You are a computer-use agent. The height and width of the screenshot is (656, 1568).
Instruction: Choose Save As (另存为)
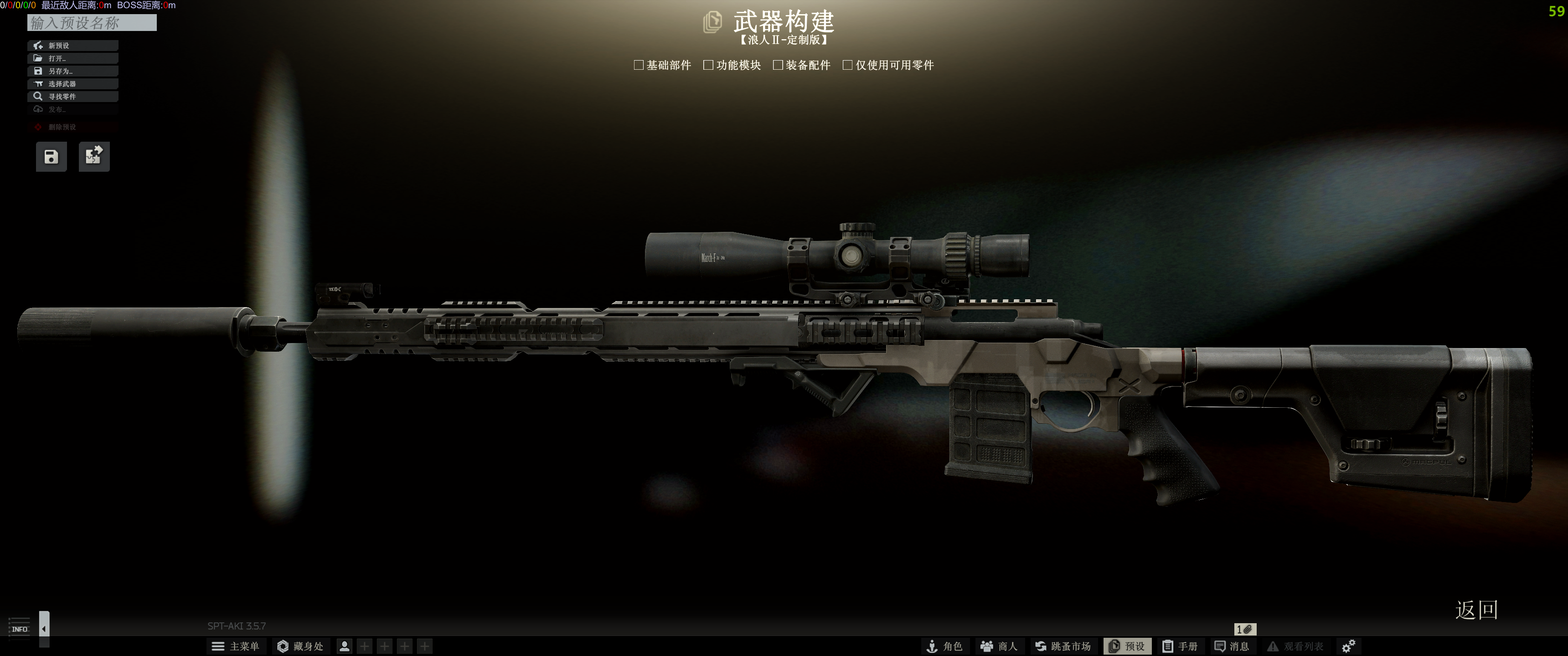[x=72, y=71]
